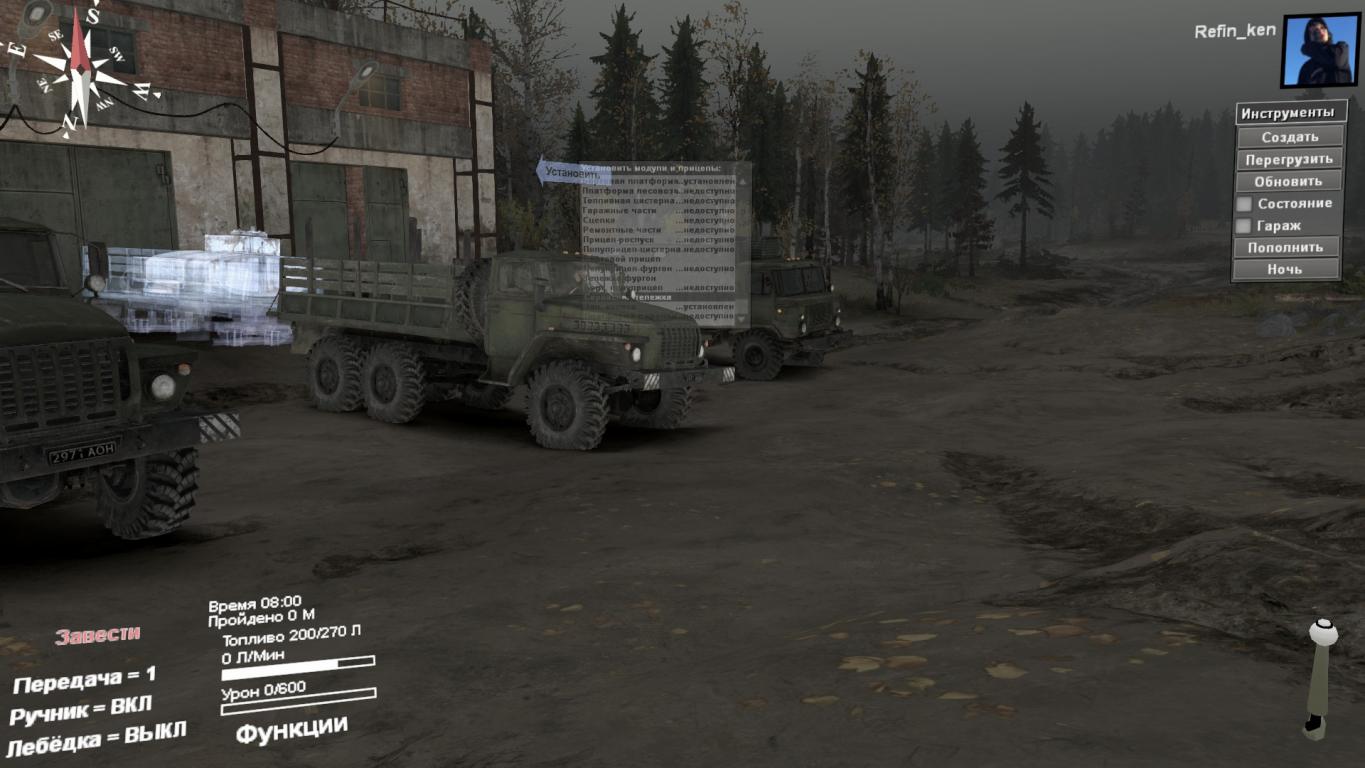Image resolution: width=1365 pixels, height=768 pixels.
Task: Open Refin_ken's profile avatar
Action: 1320,50
